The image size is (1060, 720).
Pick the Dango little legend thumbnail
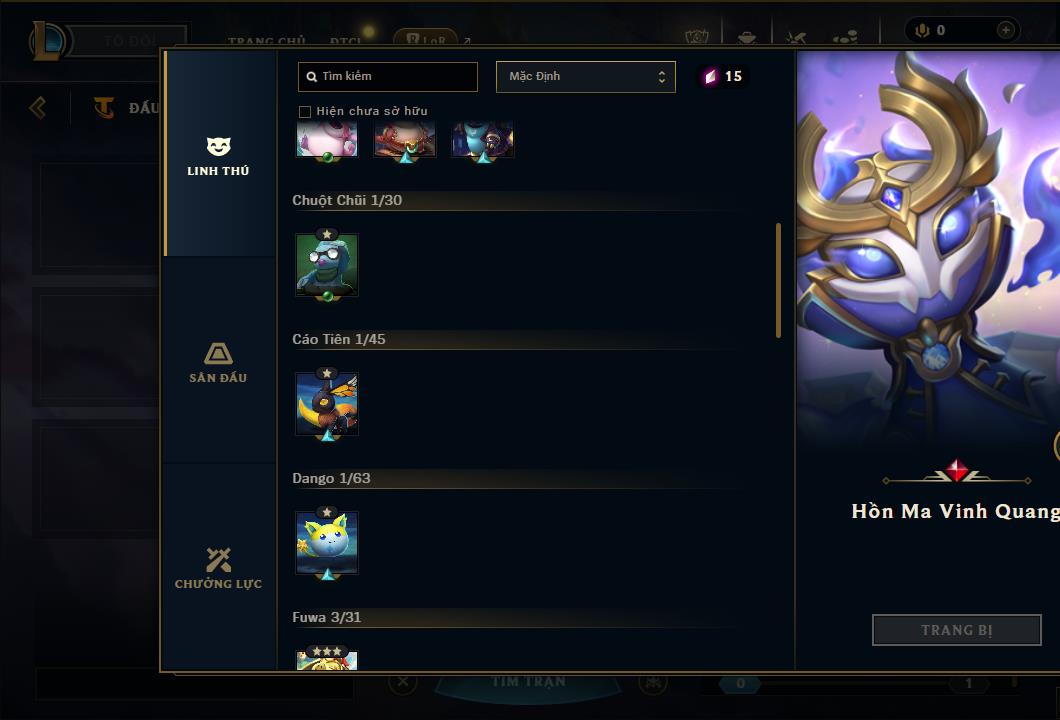coord(327,543)
